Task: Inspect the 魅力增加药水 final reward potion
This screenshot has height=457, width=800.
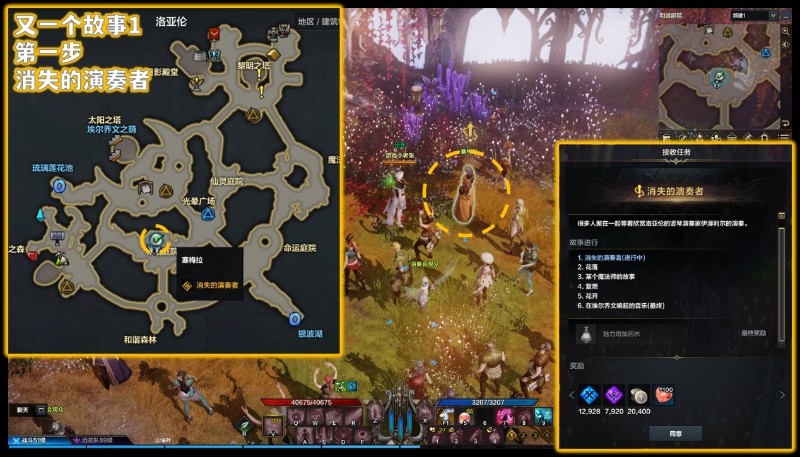Action: click(583, 332)
